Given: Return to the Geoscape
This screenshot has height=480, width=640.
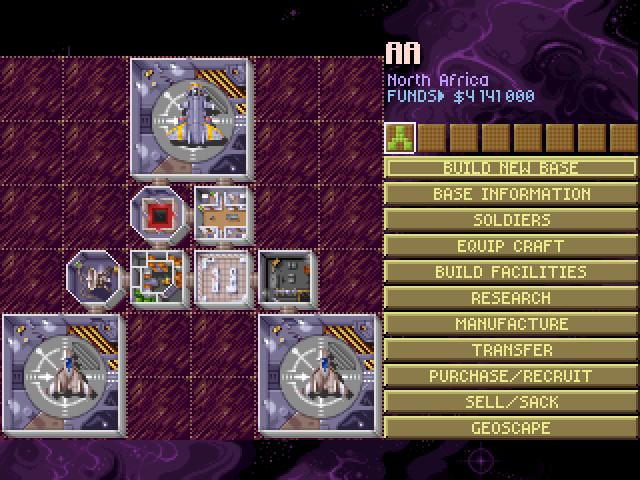Looking at the screenshot, I should [510, 427].
